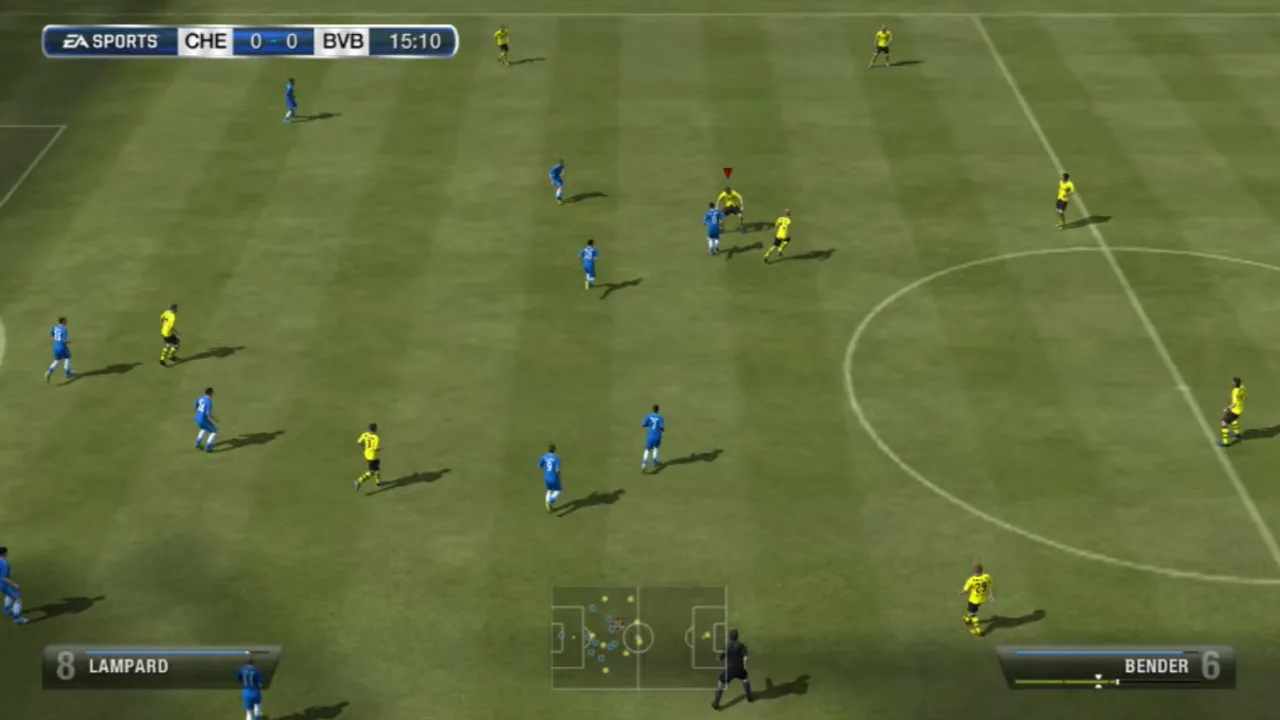Viewport: 1280px width, 720px height.
Task: Click the red player indicator triangle
Action: pos(727,172)
